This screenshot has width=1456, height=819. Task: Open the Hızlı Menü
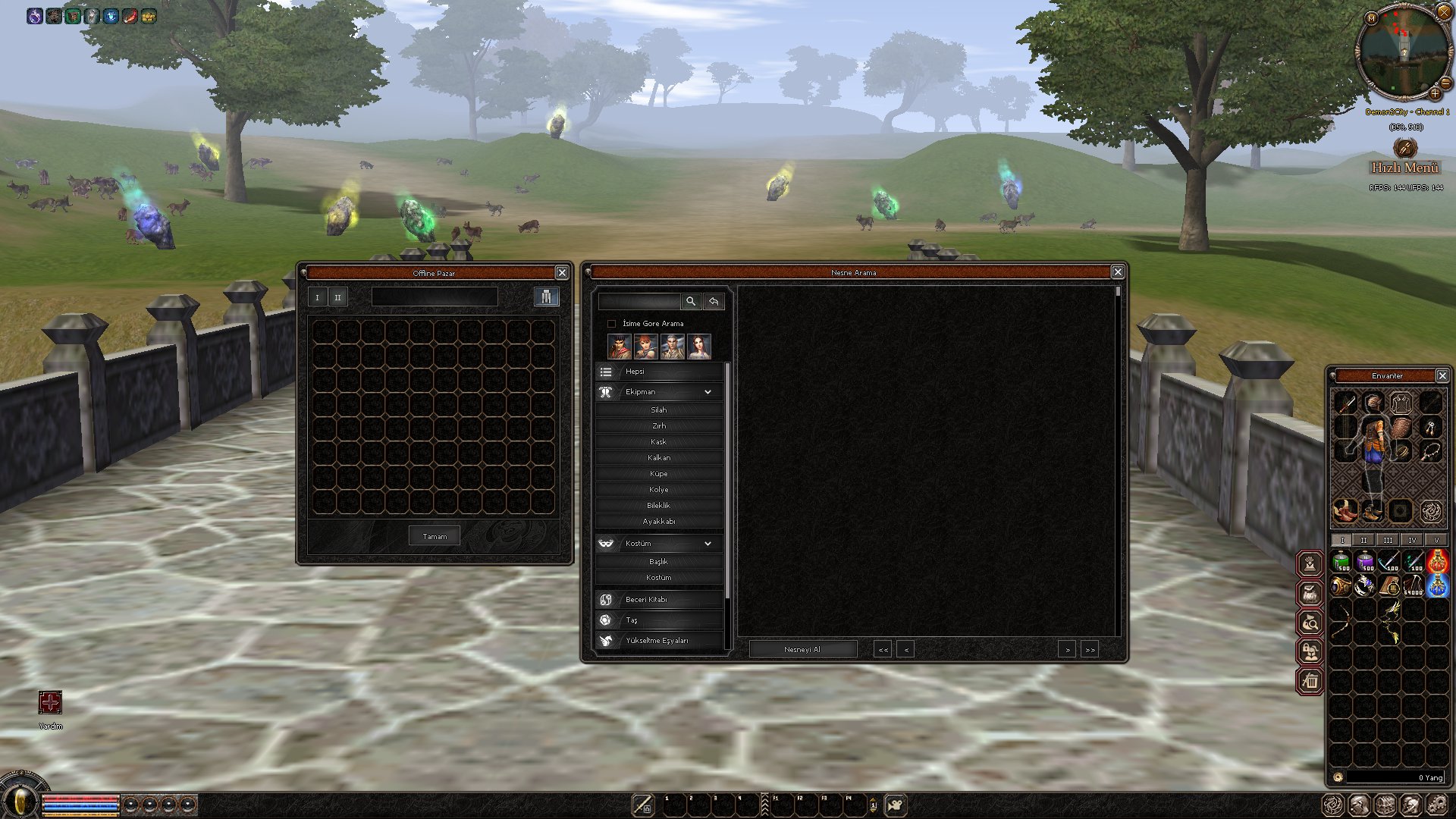point(1404,168)
